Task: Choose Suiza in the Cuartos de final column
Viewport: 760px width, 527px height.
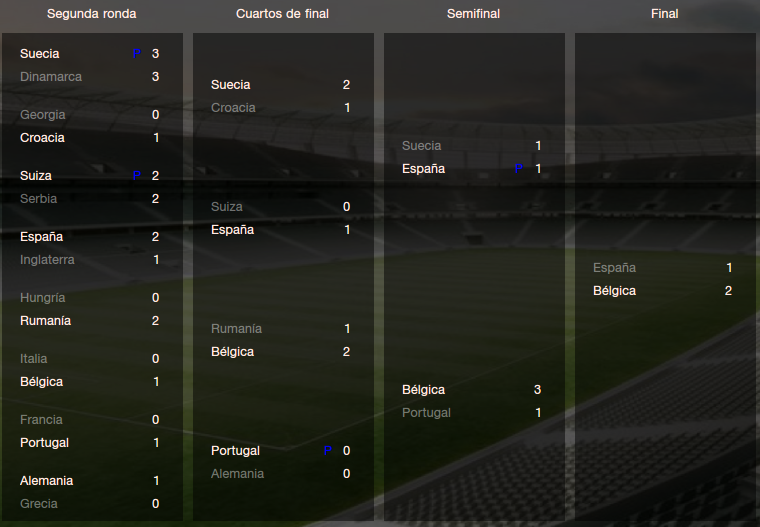Action: click(227, 207)
